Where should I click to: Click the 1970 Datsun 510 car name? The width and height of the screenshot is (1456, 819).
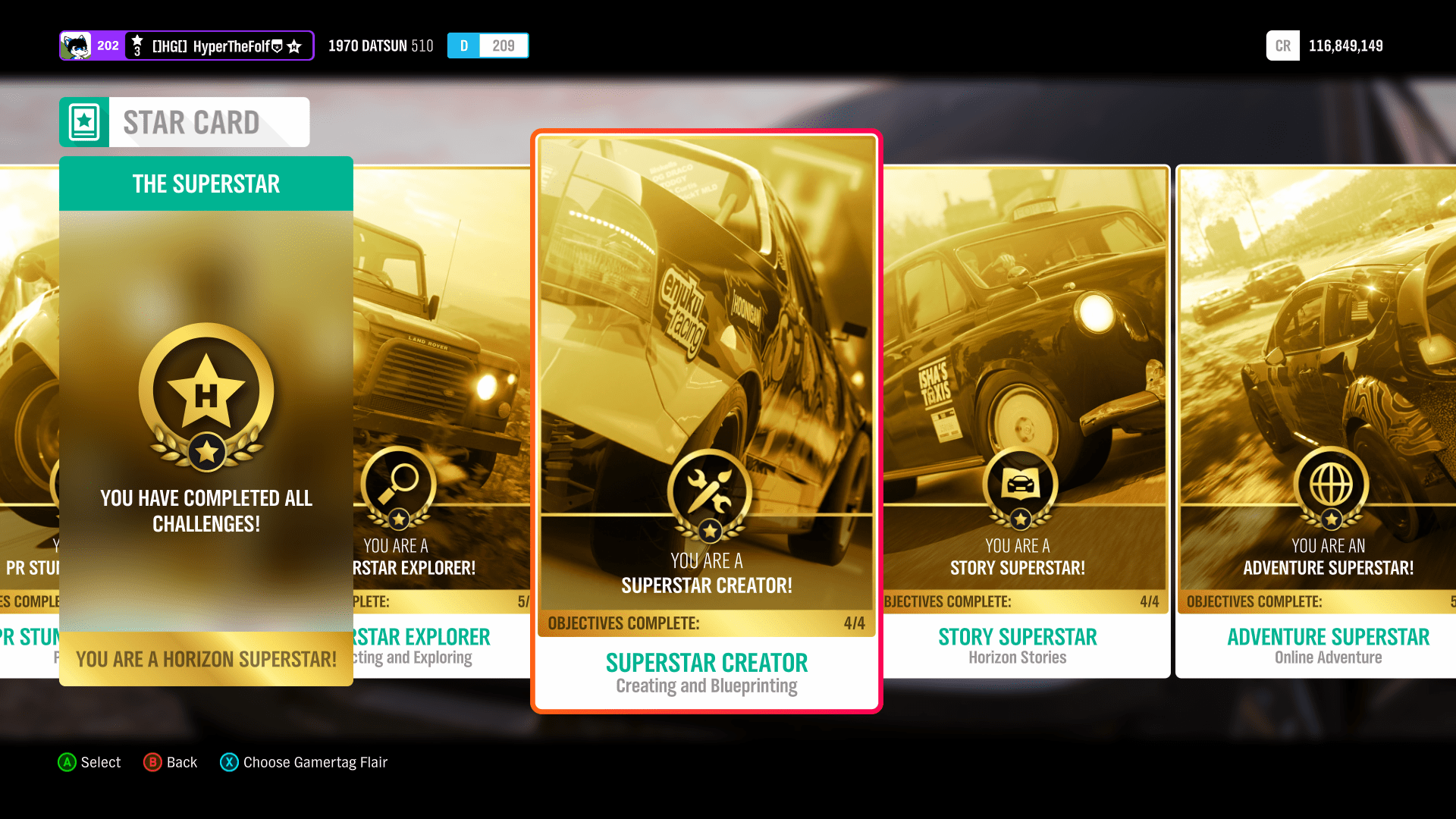coord(380,45)
